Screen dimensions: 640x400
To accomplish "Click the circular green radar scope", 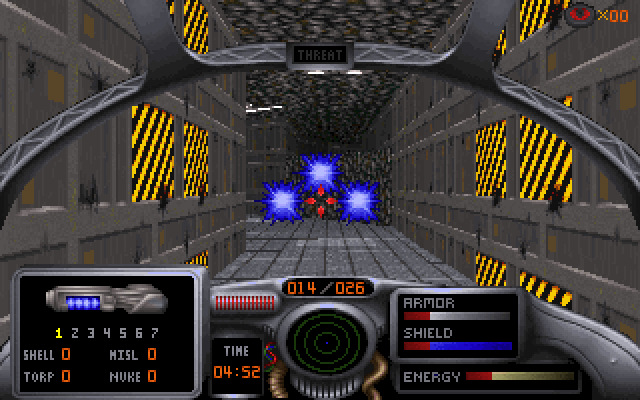I will click(320, 340).
